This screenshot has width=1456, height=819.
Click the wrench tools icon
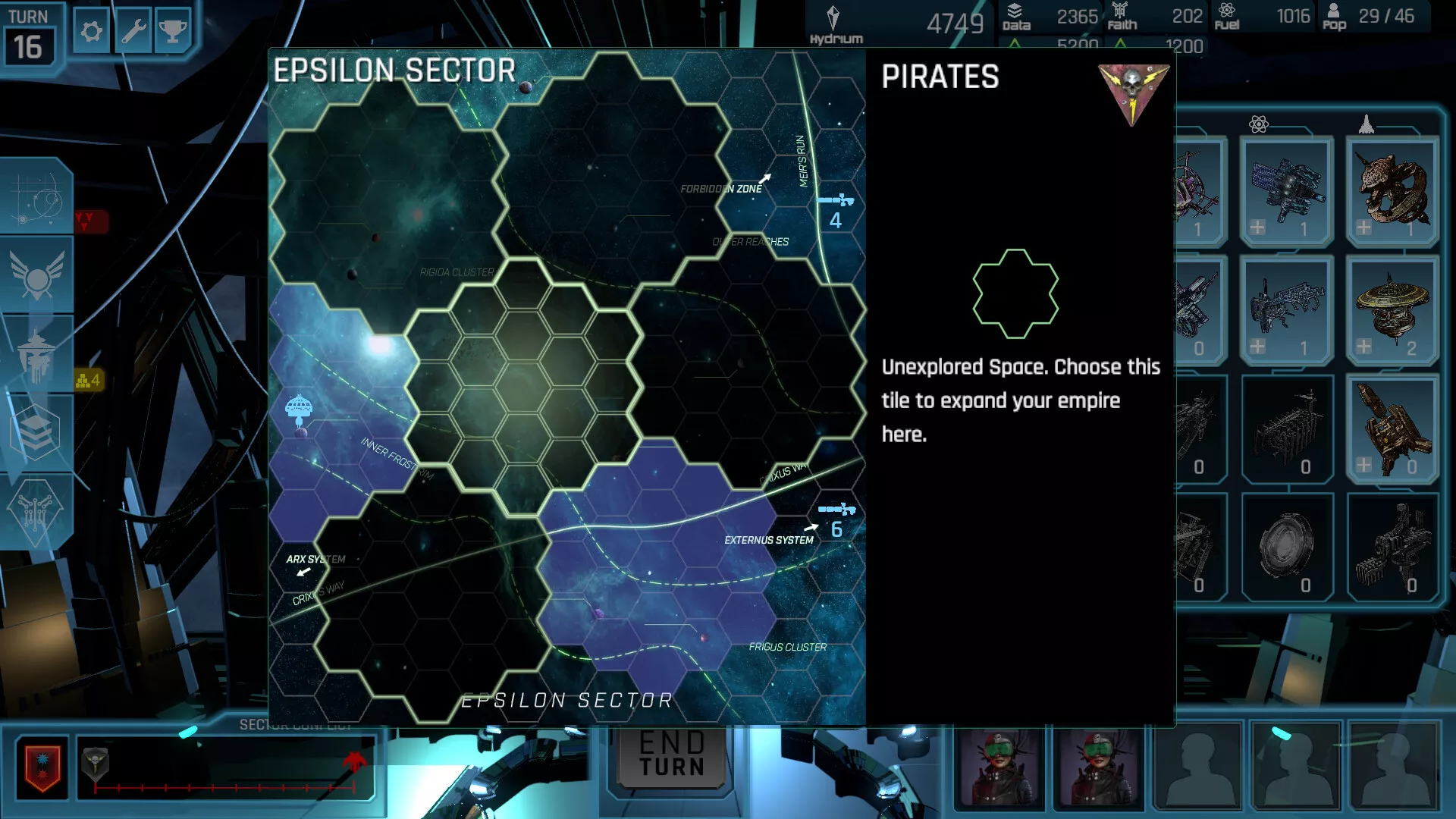click(x=133, y=32)
